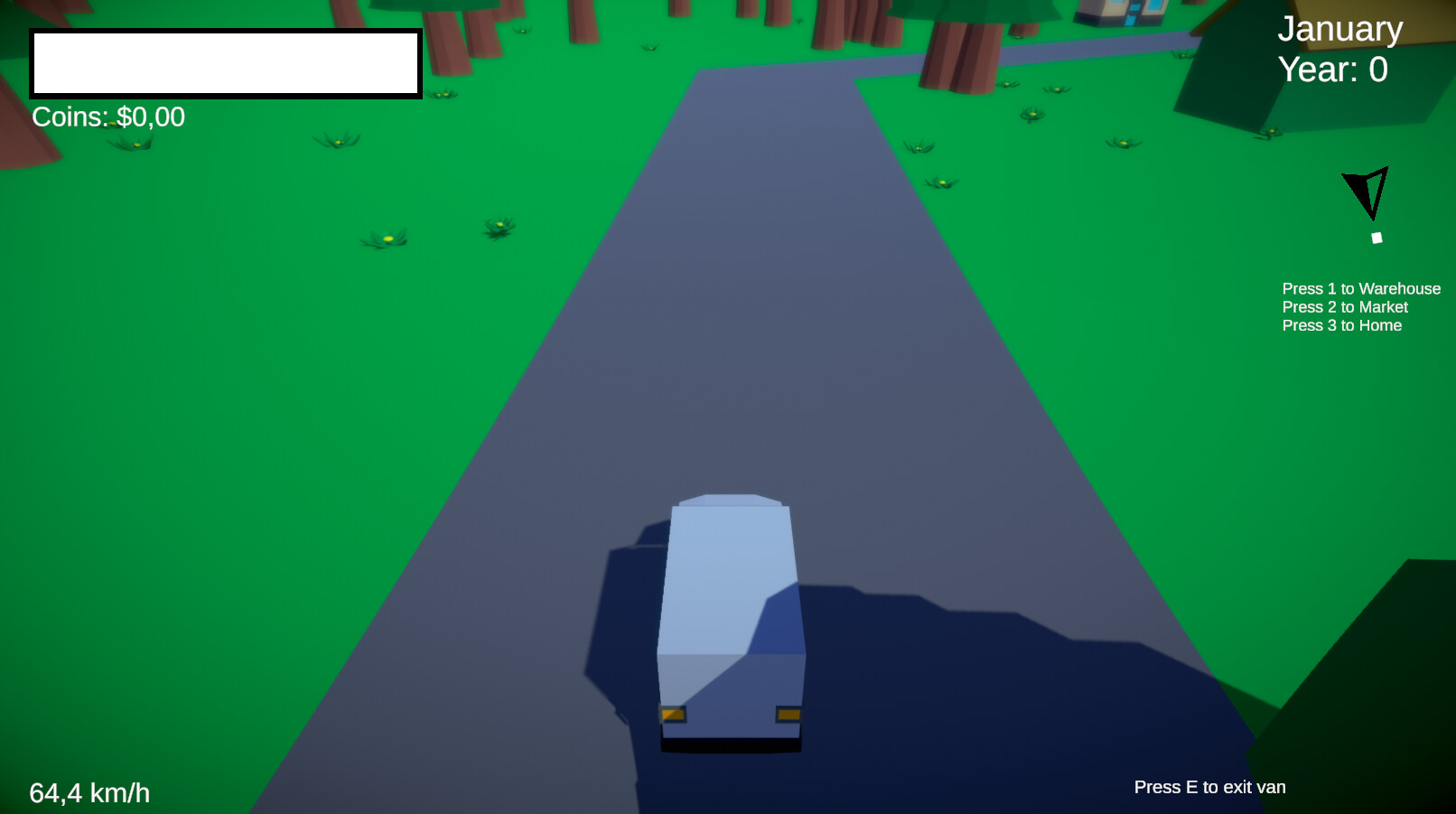Click the Coins: $0,00 currency display
1456x814 pixels.
pos(107,117)
